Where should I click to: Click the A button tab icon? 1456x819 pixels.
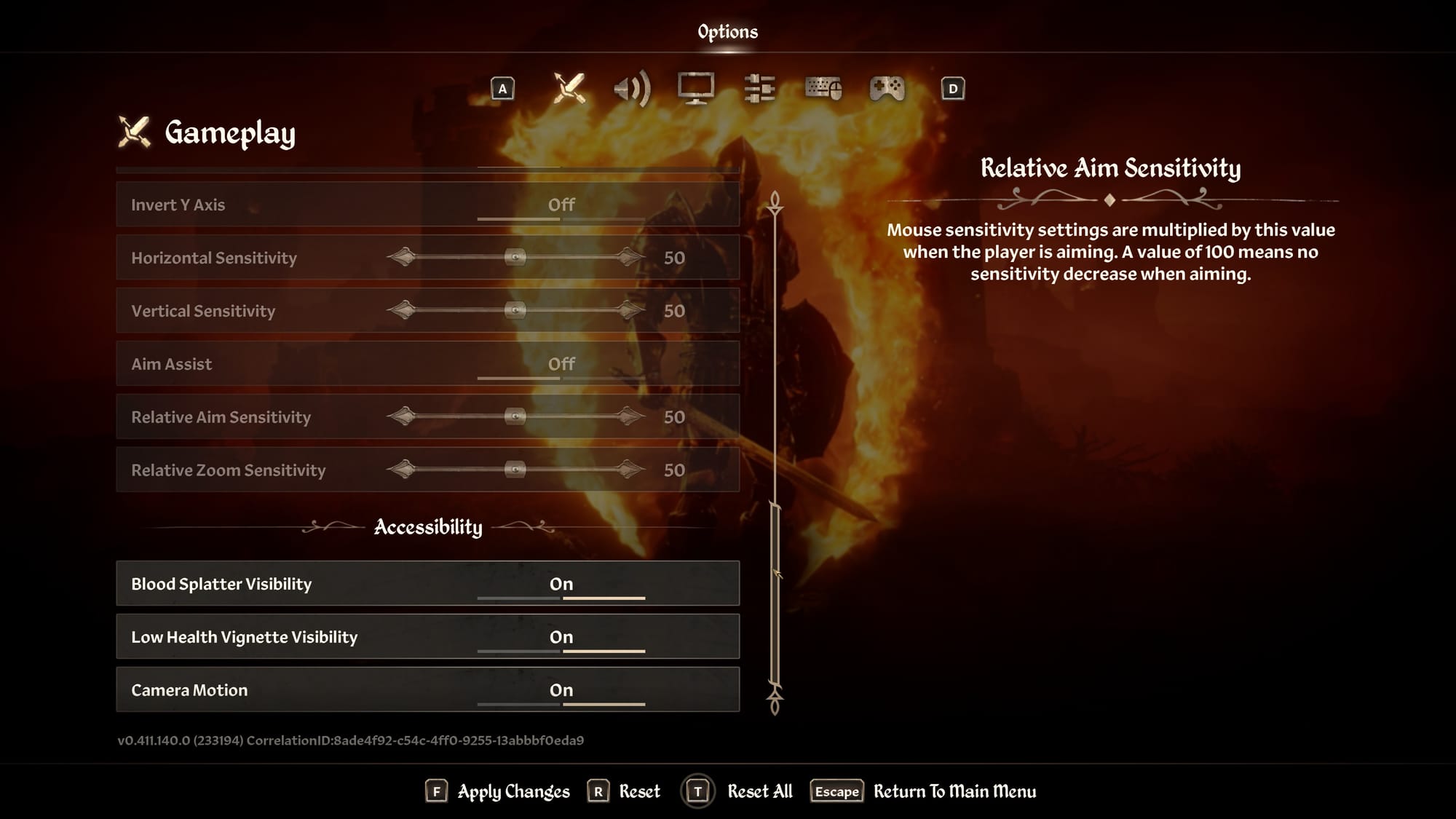pyautogui.click(x=503, y=87)
